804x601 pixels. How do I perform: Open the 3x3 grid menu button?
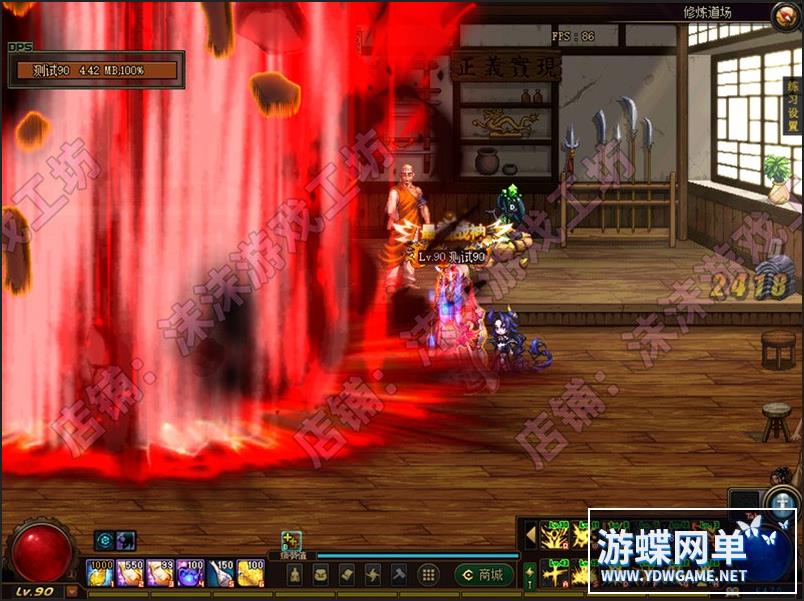[x=428, y=574]
